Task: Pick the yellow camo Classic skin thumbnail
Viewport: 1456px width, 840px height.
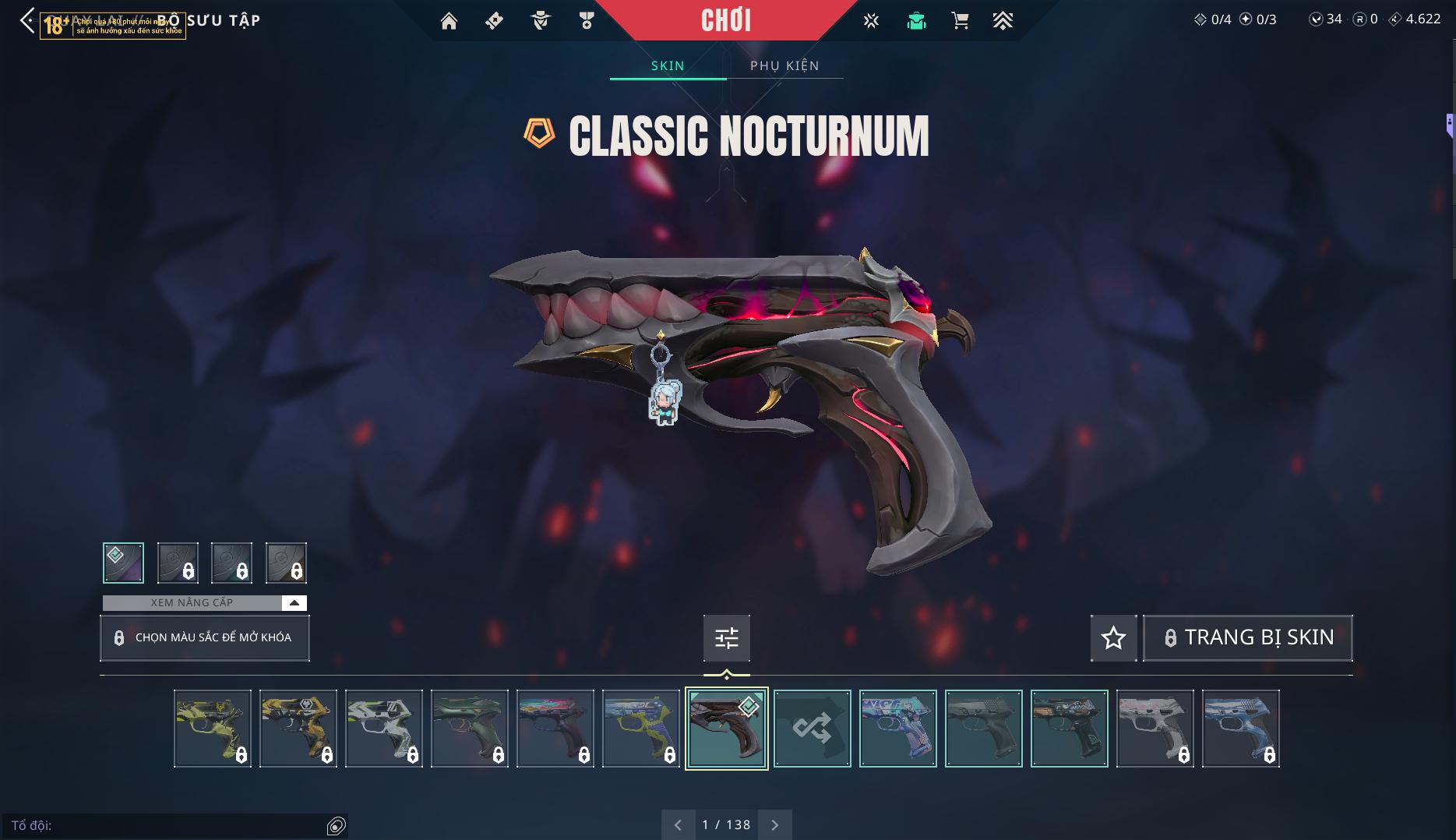Action: click(213, 729)
